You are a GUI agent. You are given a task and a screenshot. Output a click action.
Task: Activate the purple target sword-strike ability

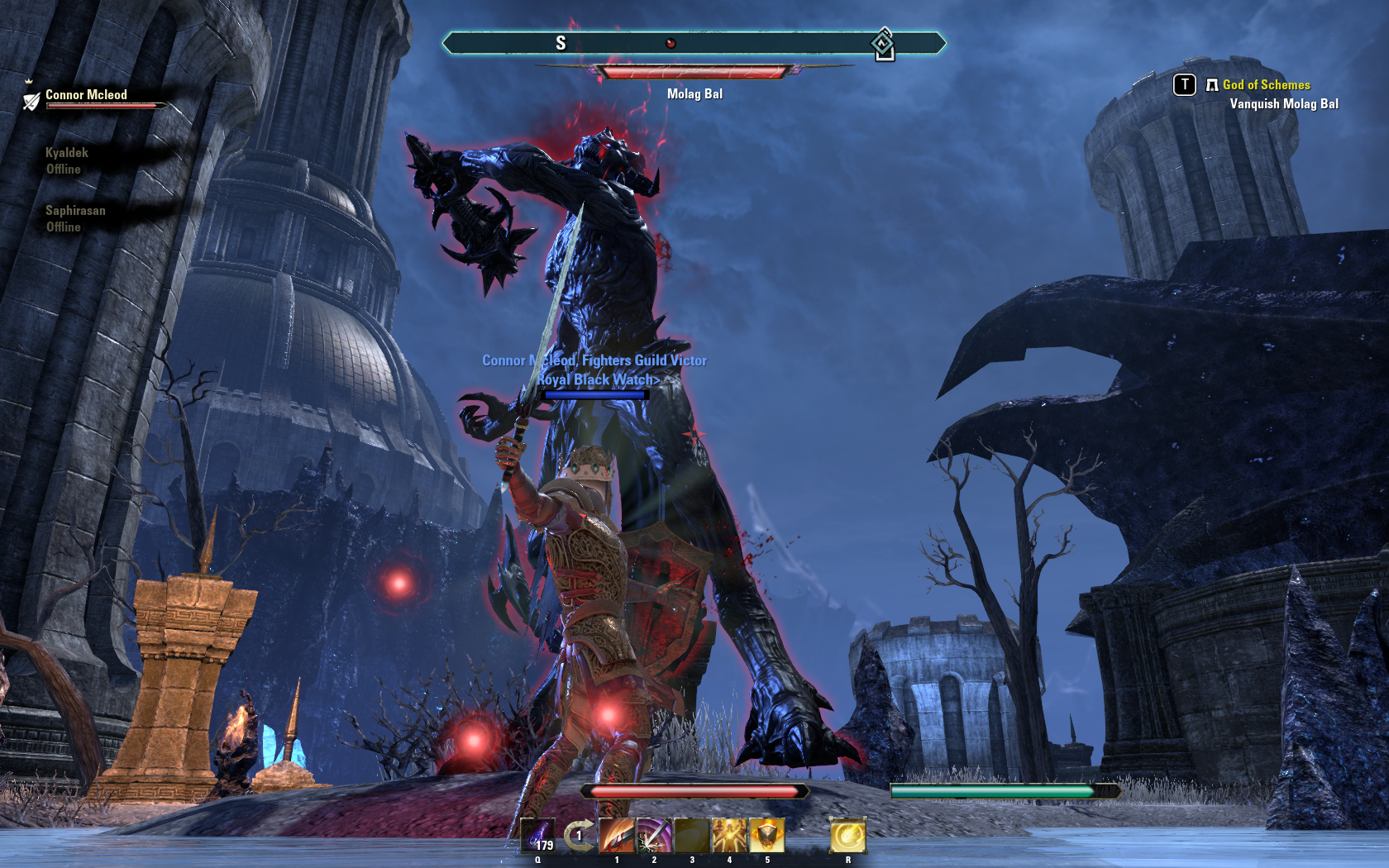[654, 836]
